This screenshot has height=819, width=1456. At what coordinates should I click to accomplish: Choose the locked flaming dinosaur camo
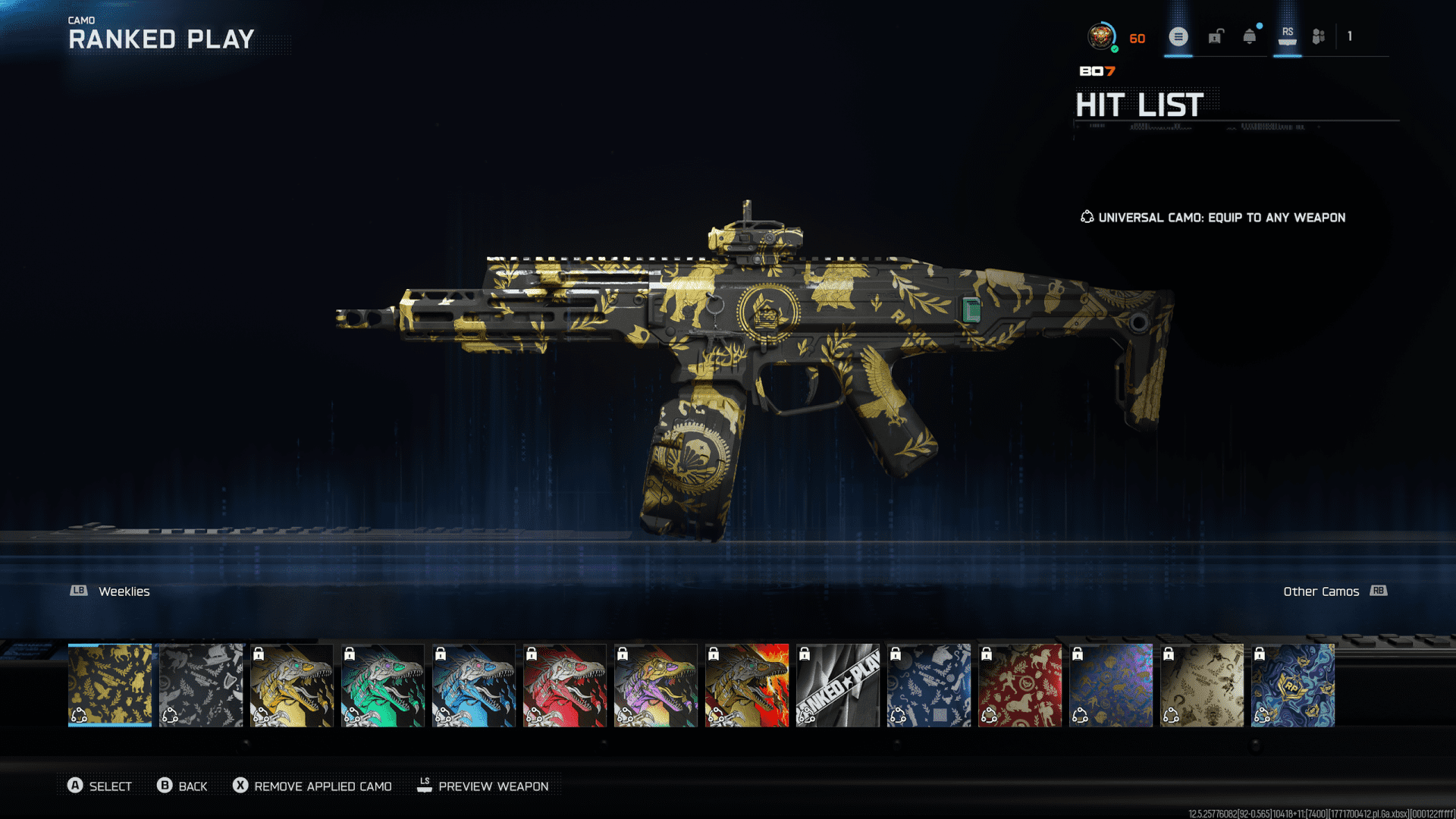tap(747, 685)
